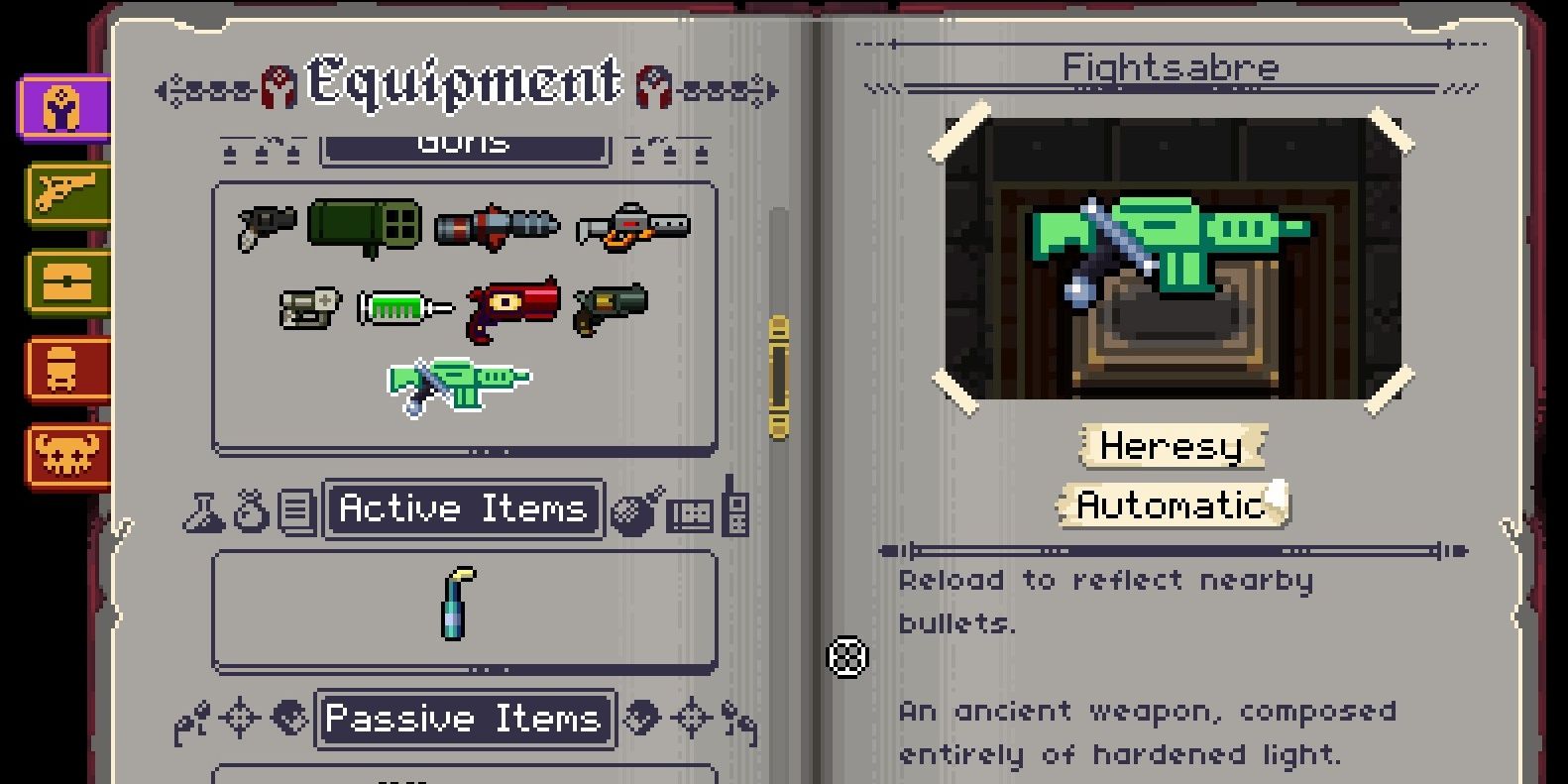Viewport: 1568px width, 784px height.
Task: Select the dark green box rocket launcher
Action: (364, 226)
